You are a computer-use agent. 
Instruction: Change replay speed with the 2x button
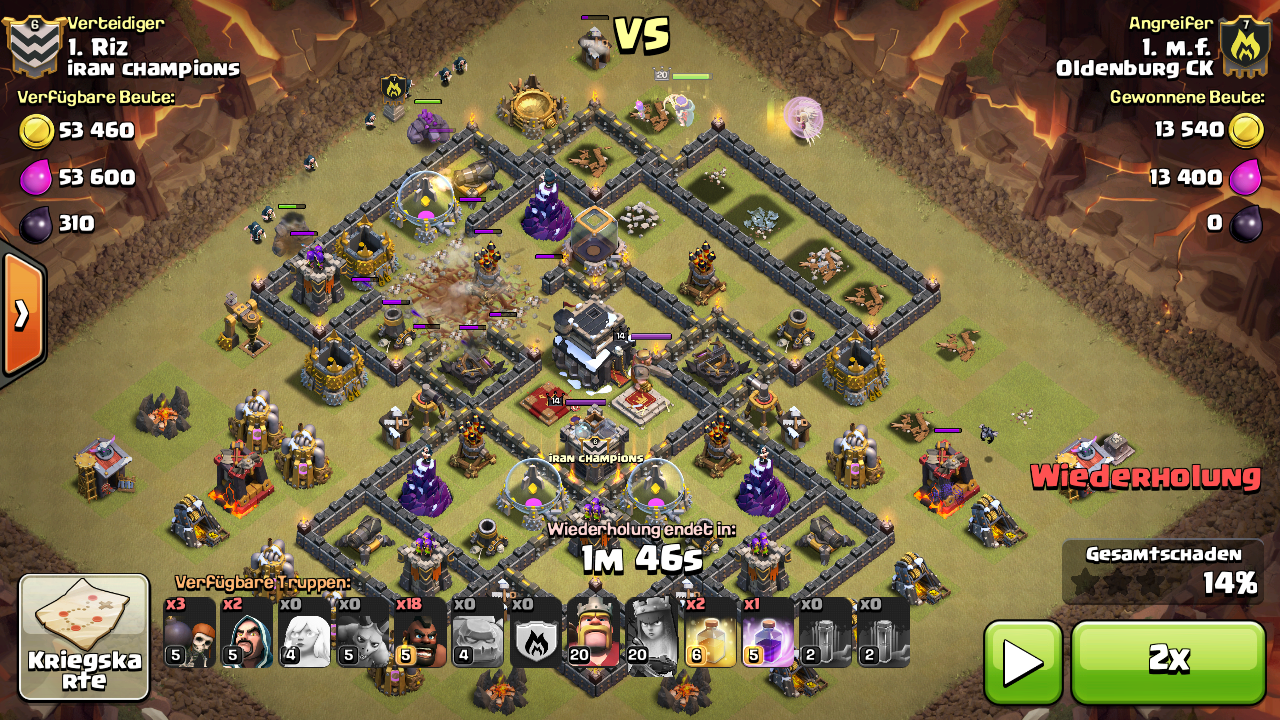1168,660
